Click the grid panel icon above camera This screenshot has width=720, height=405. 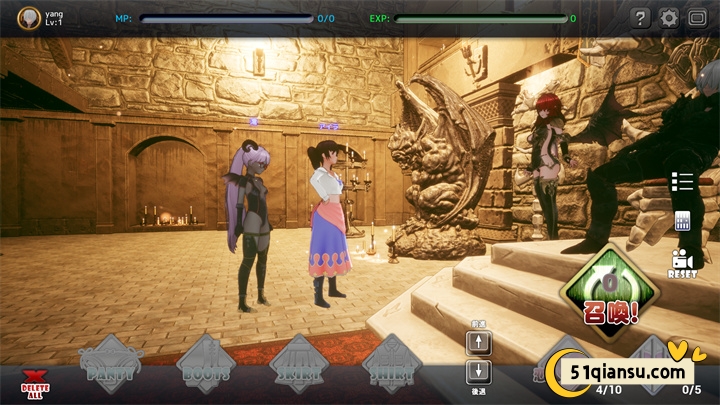[x=684, y=221]
